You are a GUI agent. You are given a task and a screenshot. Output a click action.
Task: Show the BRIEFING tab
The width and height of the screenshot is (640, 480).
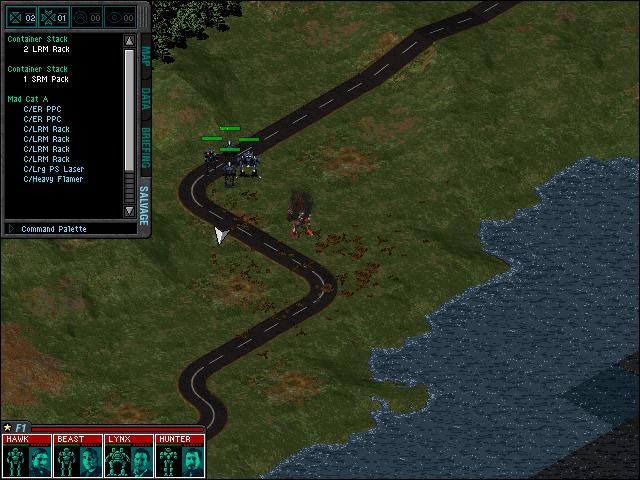pos(145,146)
